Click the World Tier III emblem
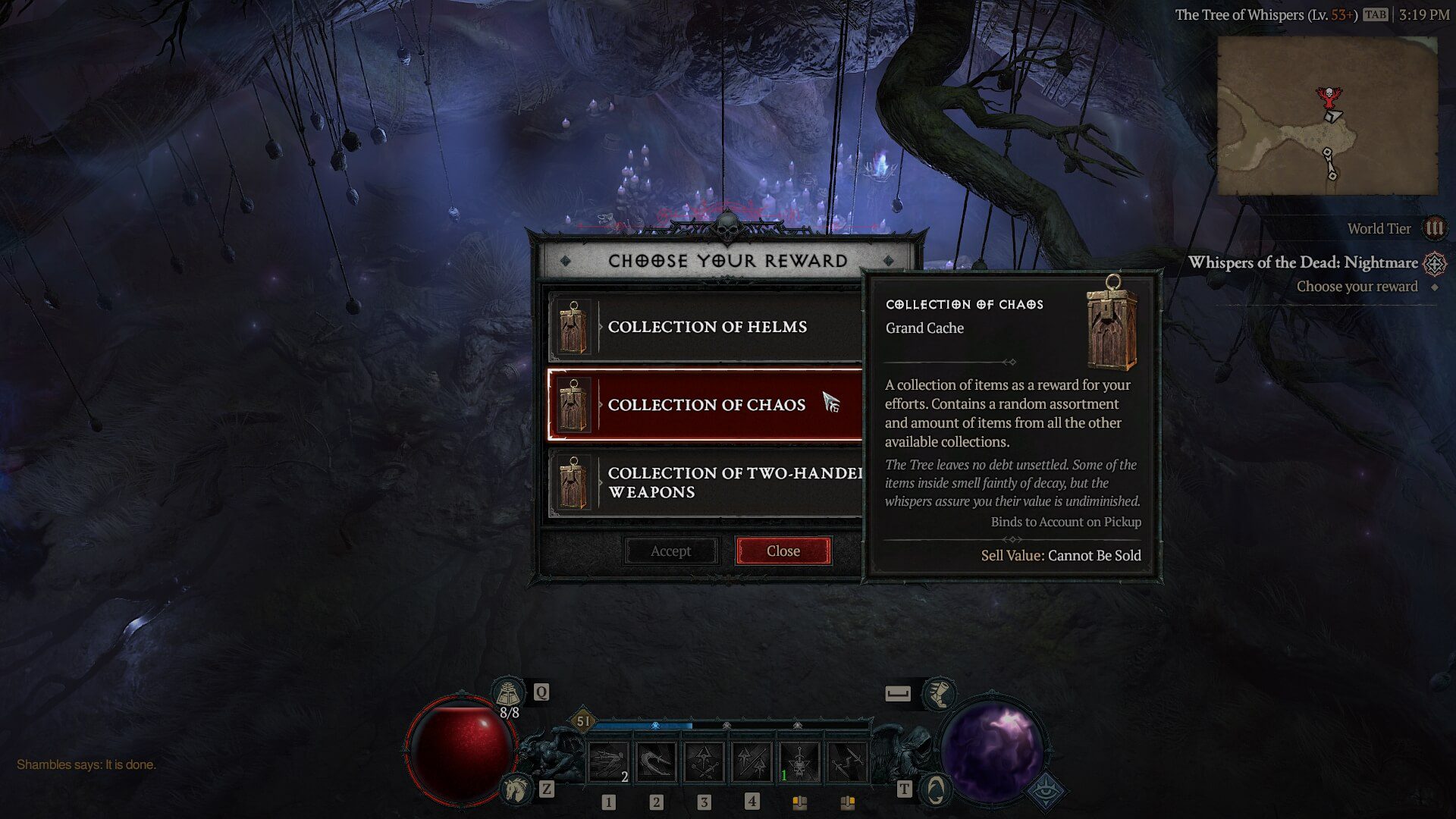This screenshot has width=1456, height=819. click(x=1434, y=228)
